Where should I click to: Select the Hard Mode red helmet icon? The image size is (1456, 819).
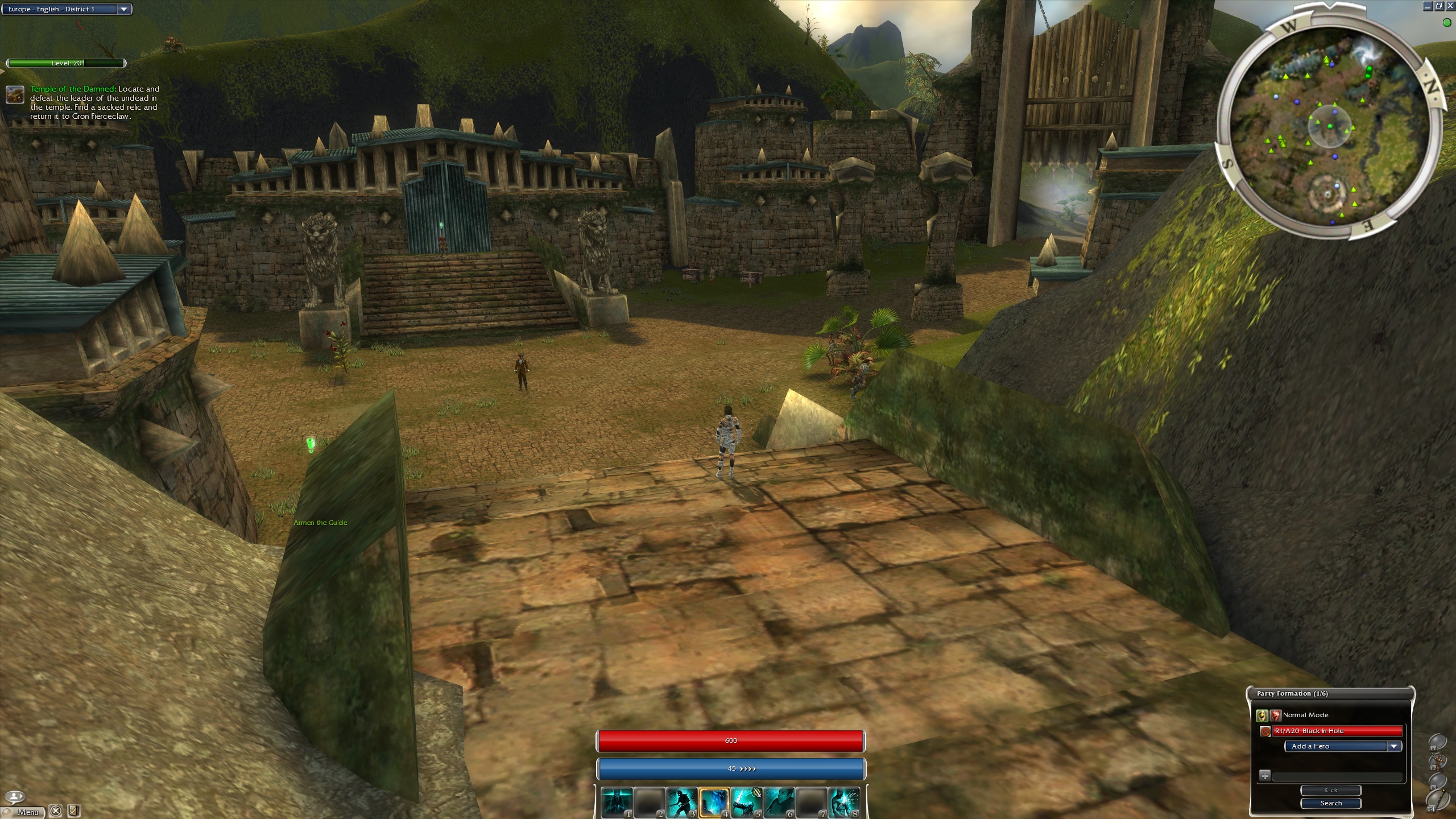[x=1276, y=715]
